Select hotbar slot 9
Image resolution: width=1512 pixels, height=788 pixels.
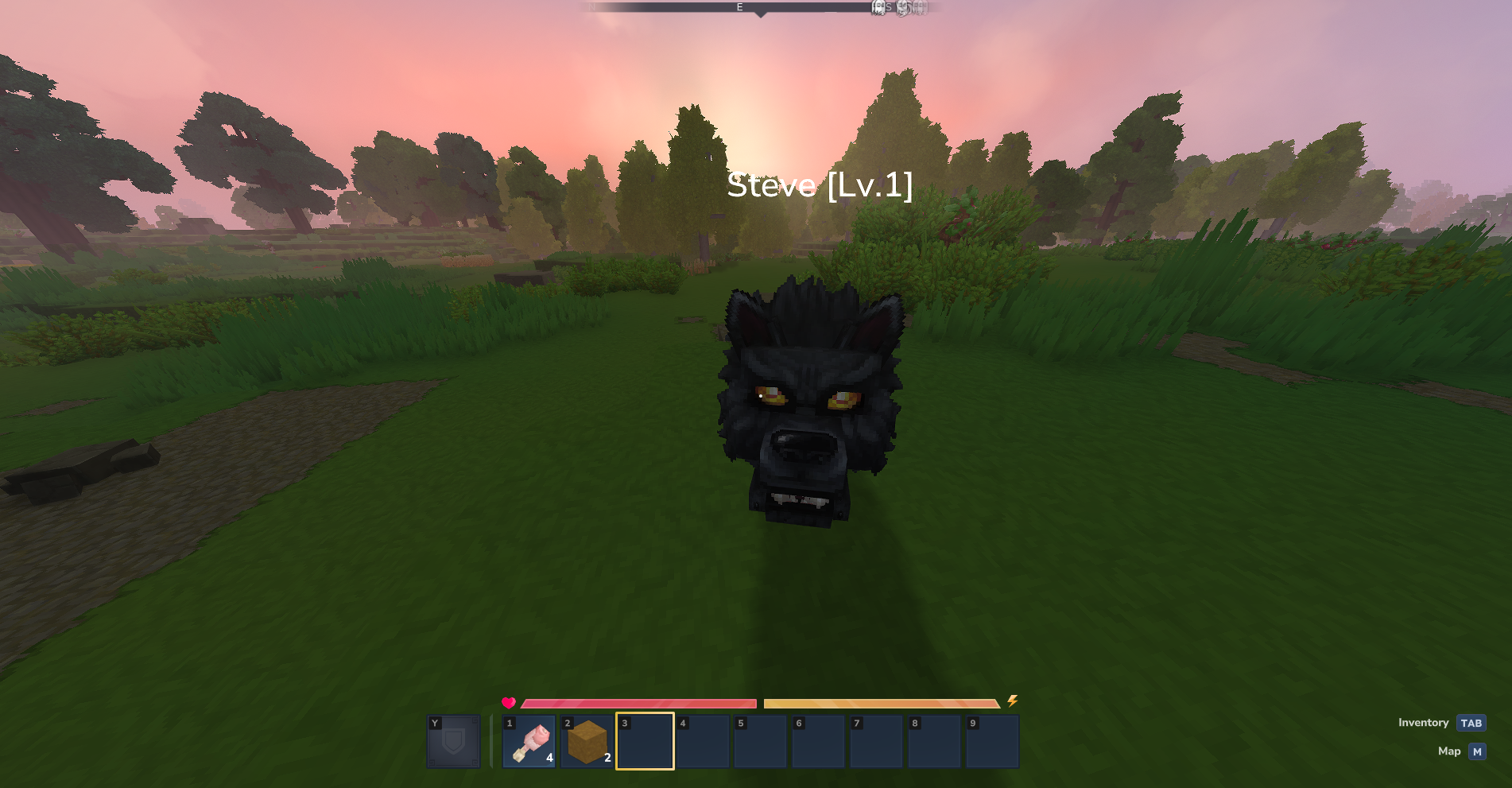[x=992, y=741]
